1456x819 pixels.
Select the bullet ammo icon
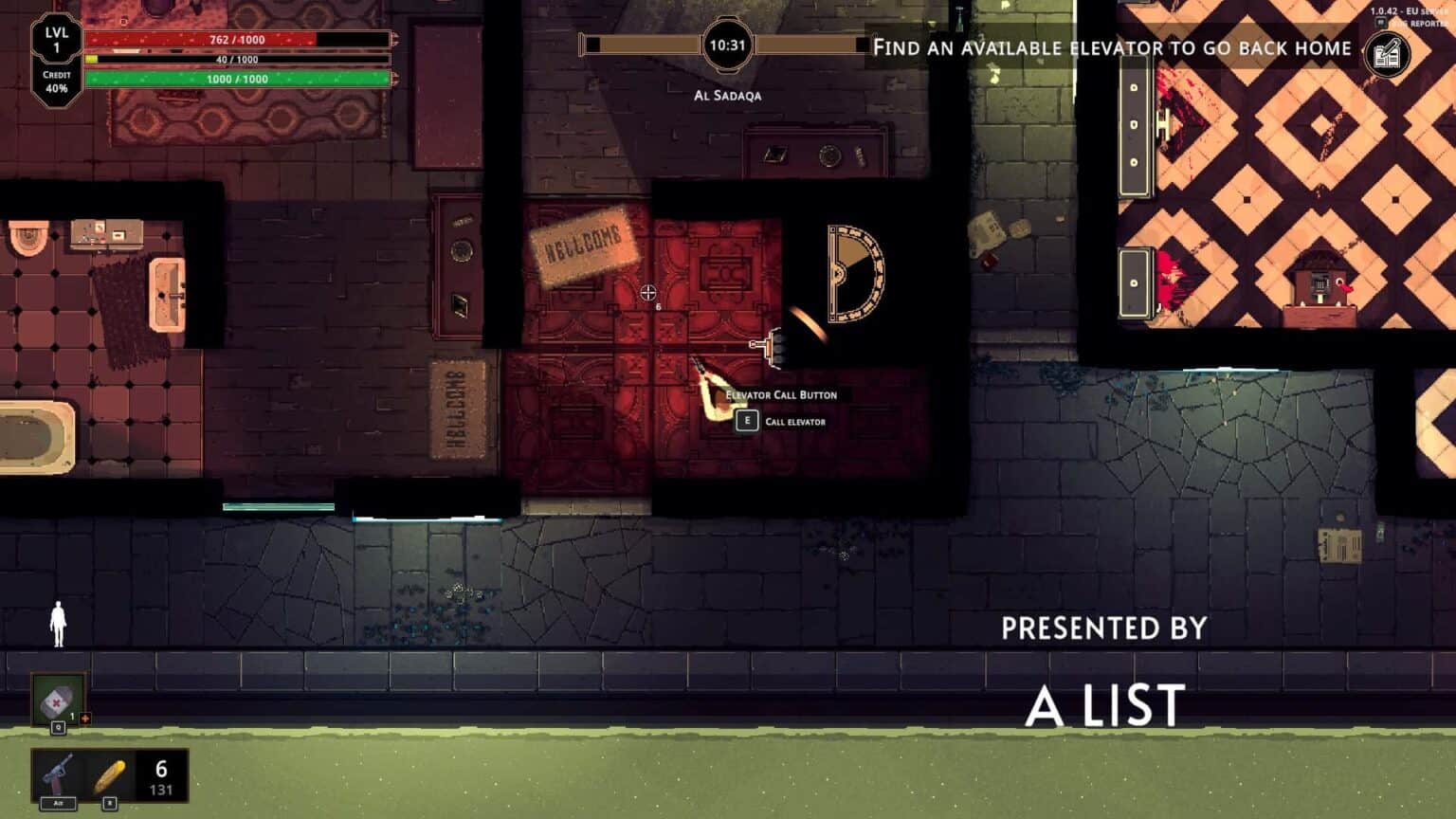[x=110, y=775]
